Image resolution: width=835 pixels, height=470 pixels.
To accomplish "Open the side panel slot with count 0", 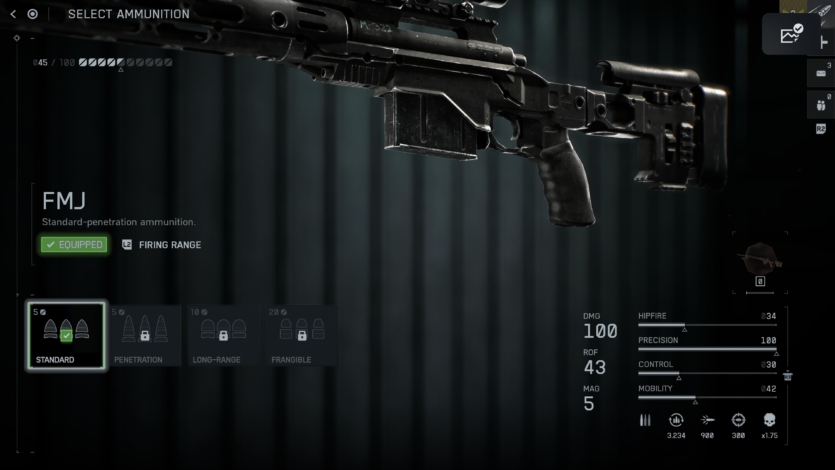I will coord(820,103).
